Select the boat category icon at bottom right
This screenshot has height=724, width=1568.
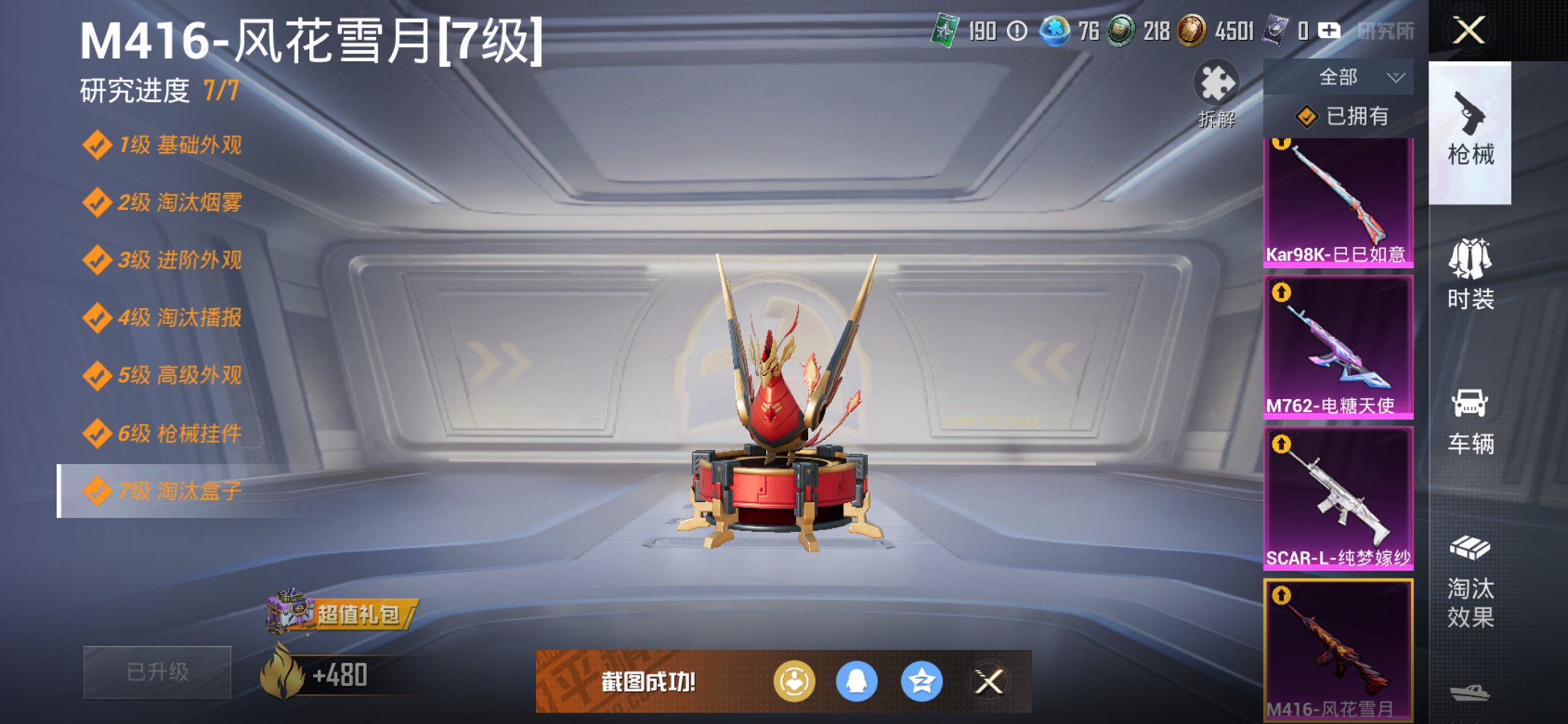point(1472,696)
